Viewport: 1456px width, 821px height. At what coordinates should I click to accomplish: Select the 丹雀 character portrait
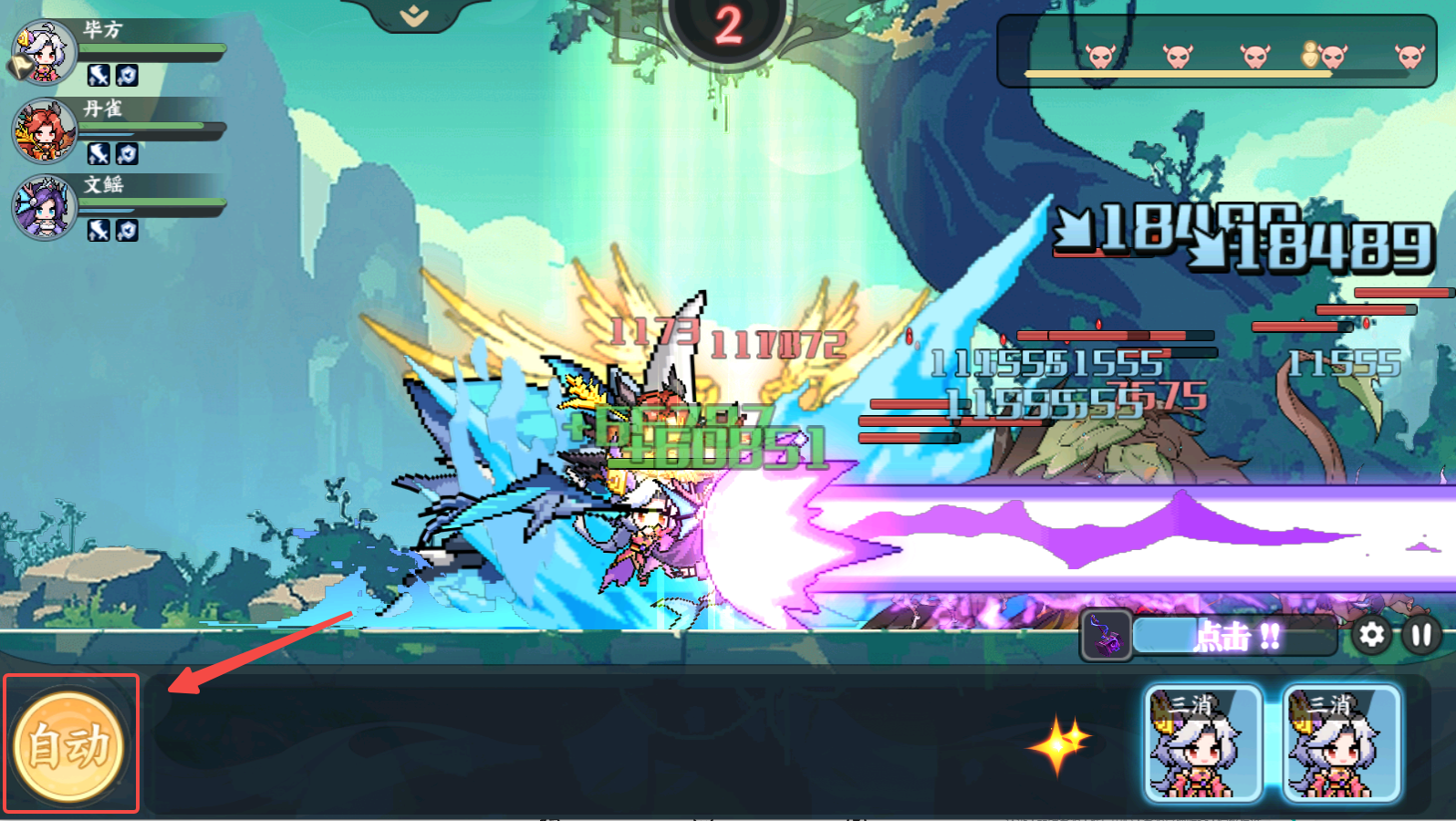(44, 130)
